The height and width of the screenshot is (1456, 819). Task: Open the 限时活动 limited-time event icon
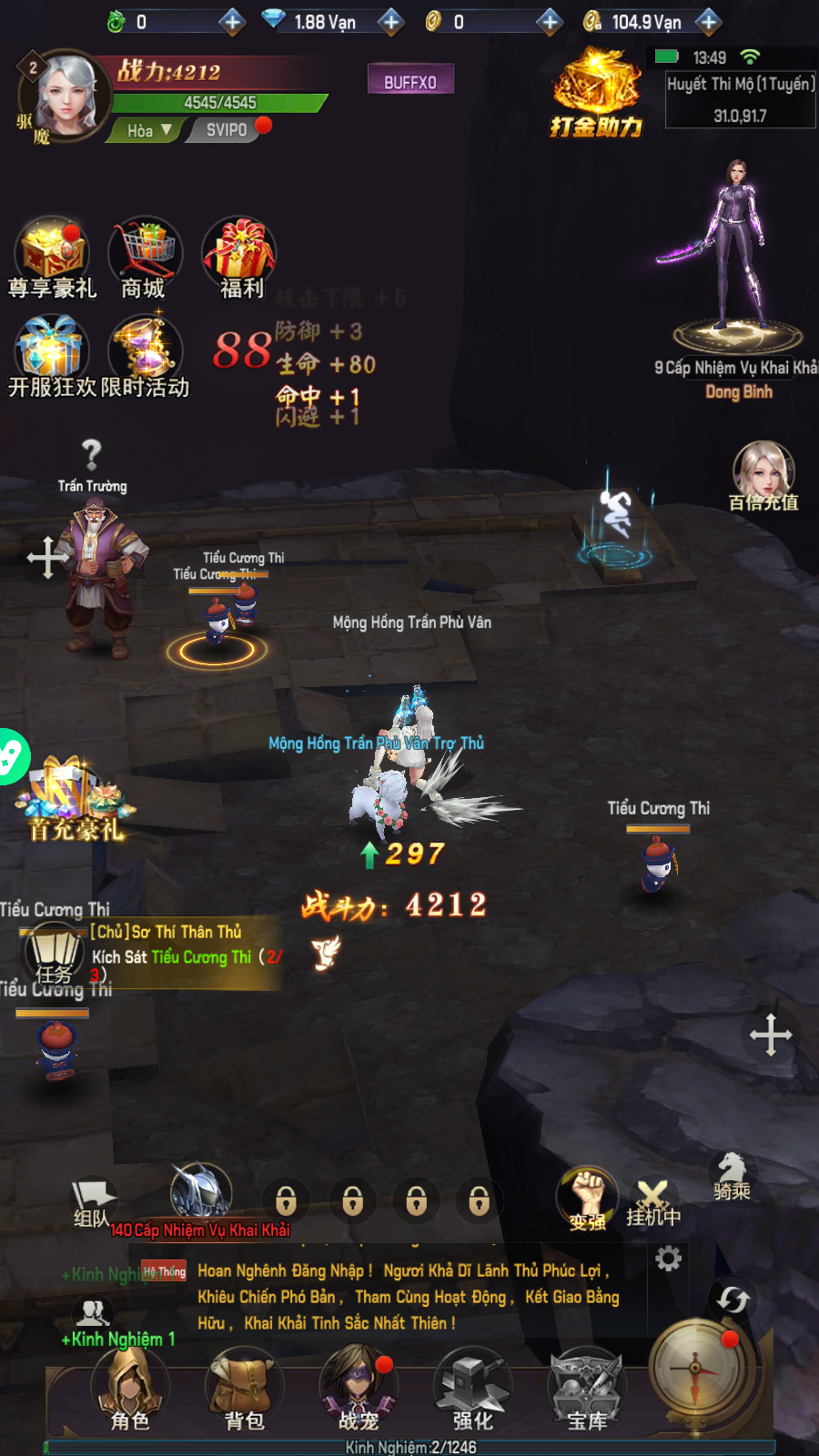[x=146, y=355]
